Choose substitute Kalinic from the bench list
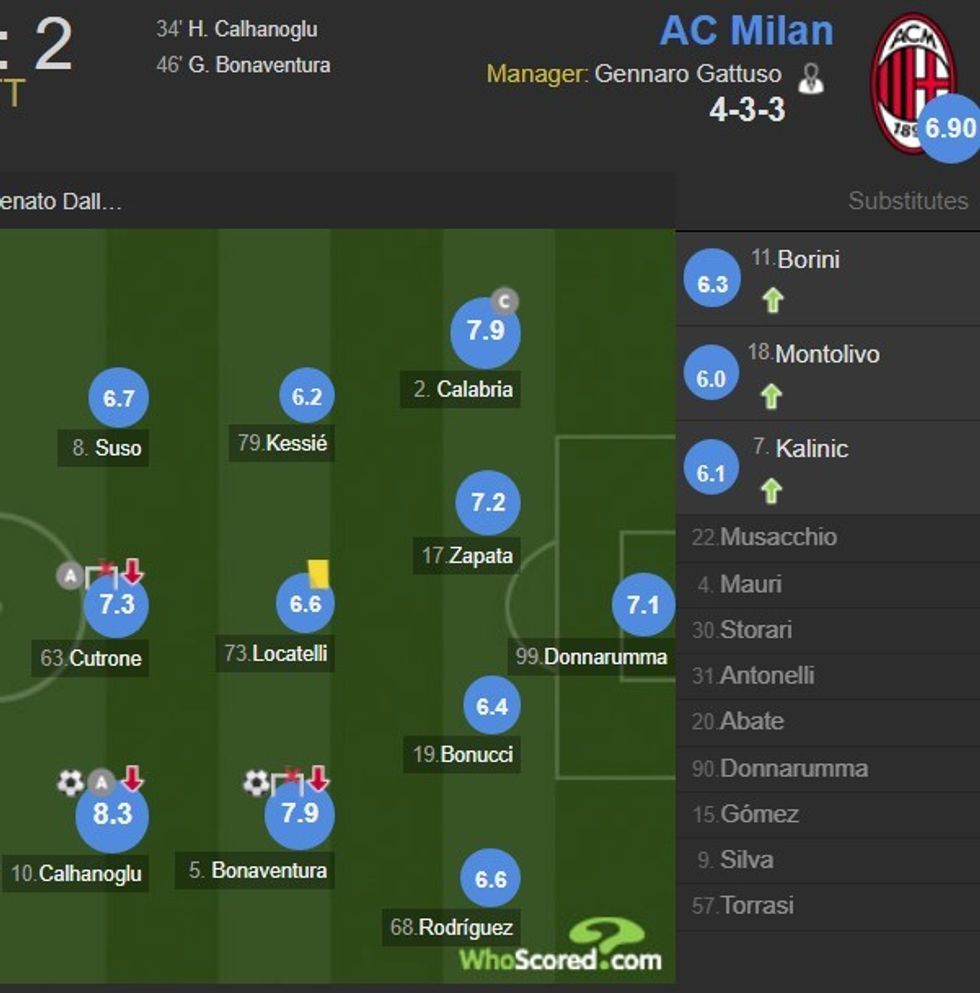980x993 pixels. pyautogui.click(x=811, y=449)
